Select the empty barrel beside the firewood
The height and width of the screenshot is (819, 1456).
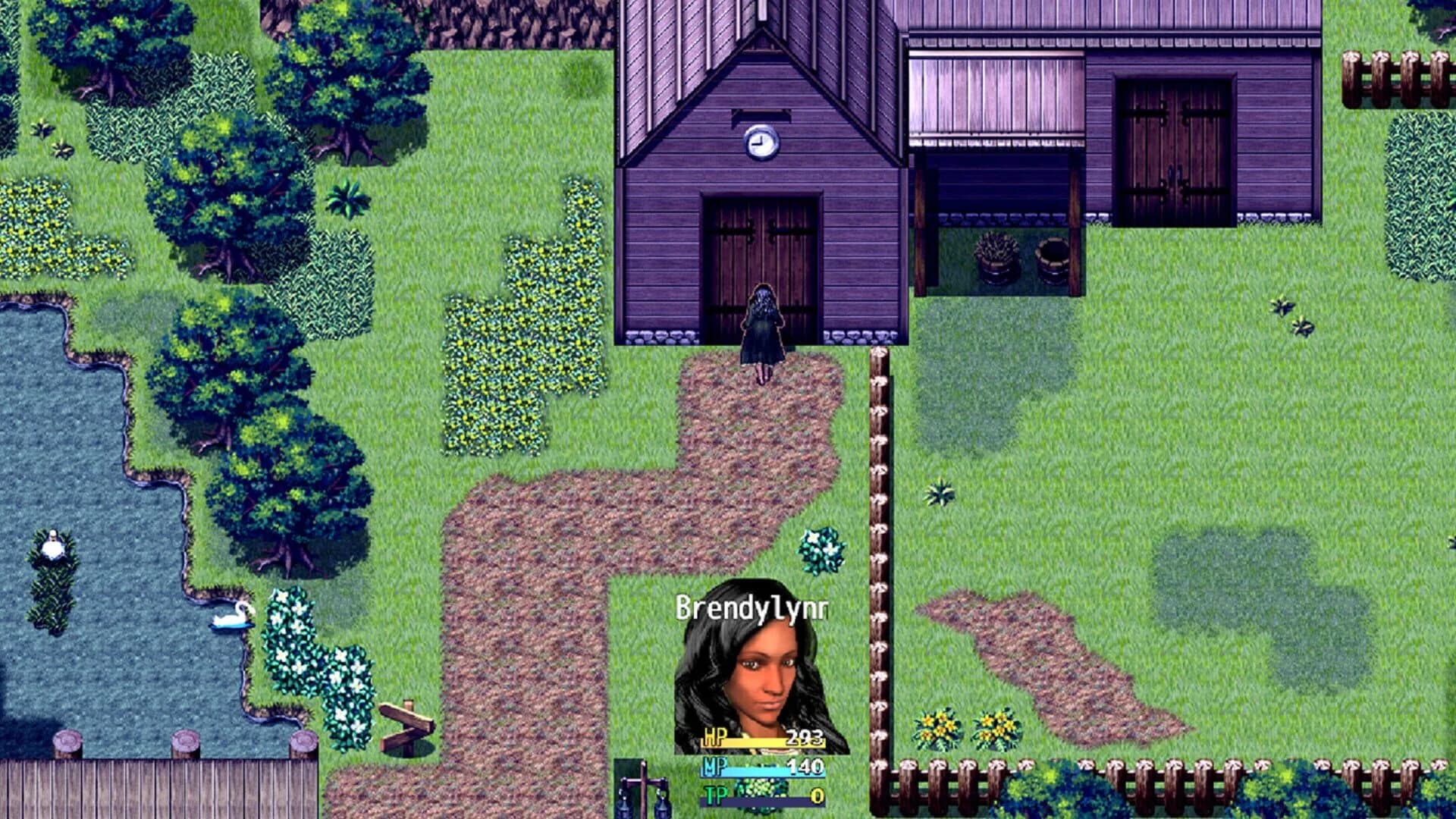[x=1053, y=261]
